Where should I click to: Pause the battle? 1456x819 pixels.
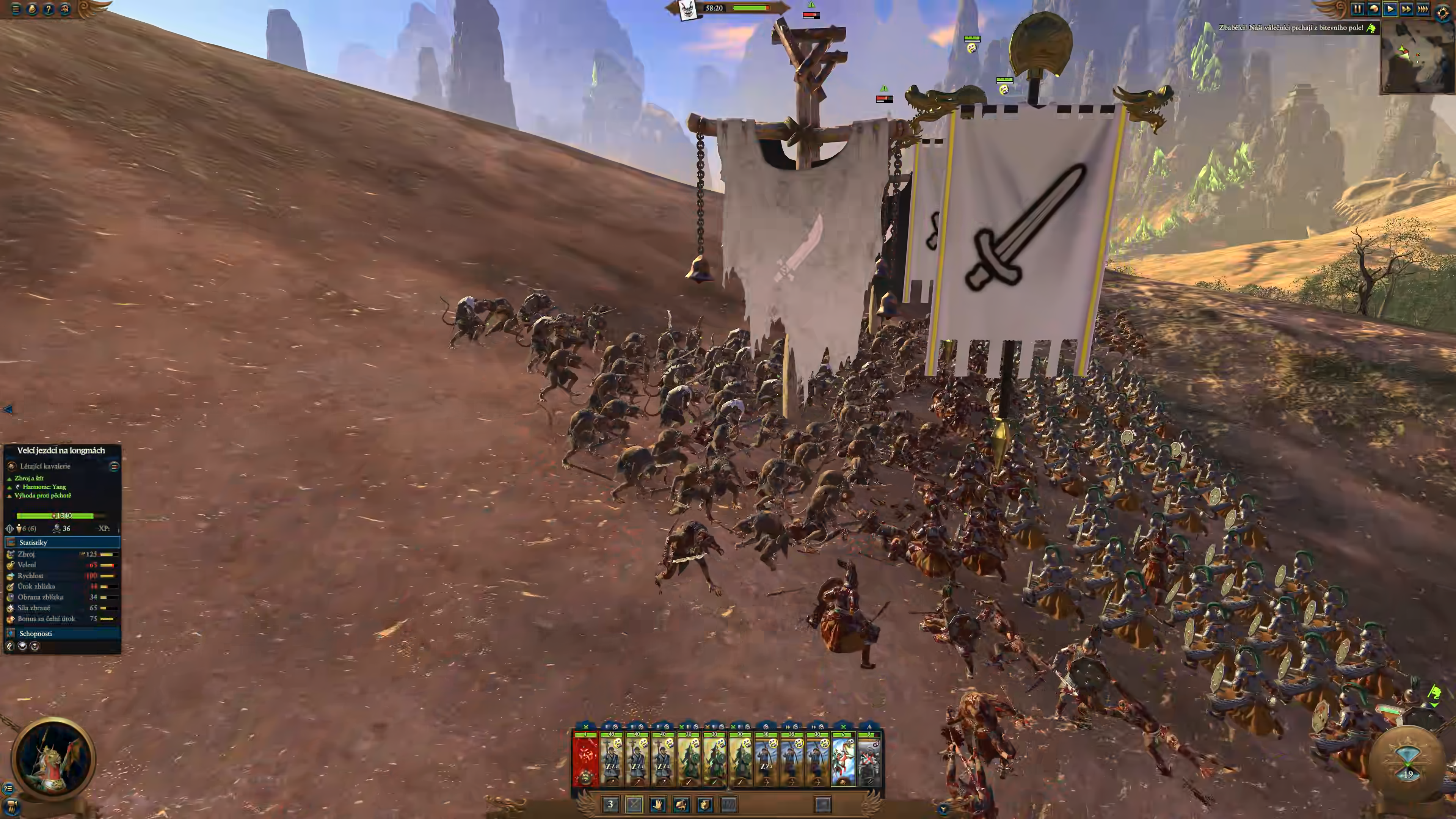pos(1357,9)
